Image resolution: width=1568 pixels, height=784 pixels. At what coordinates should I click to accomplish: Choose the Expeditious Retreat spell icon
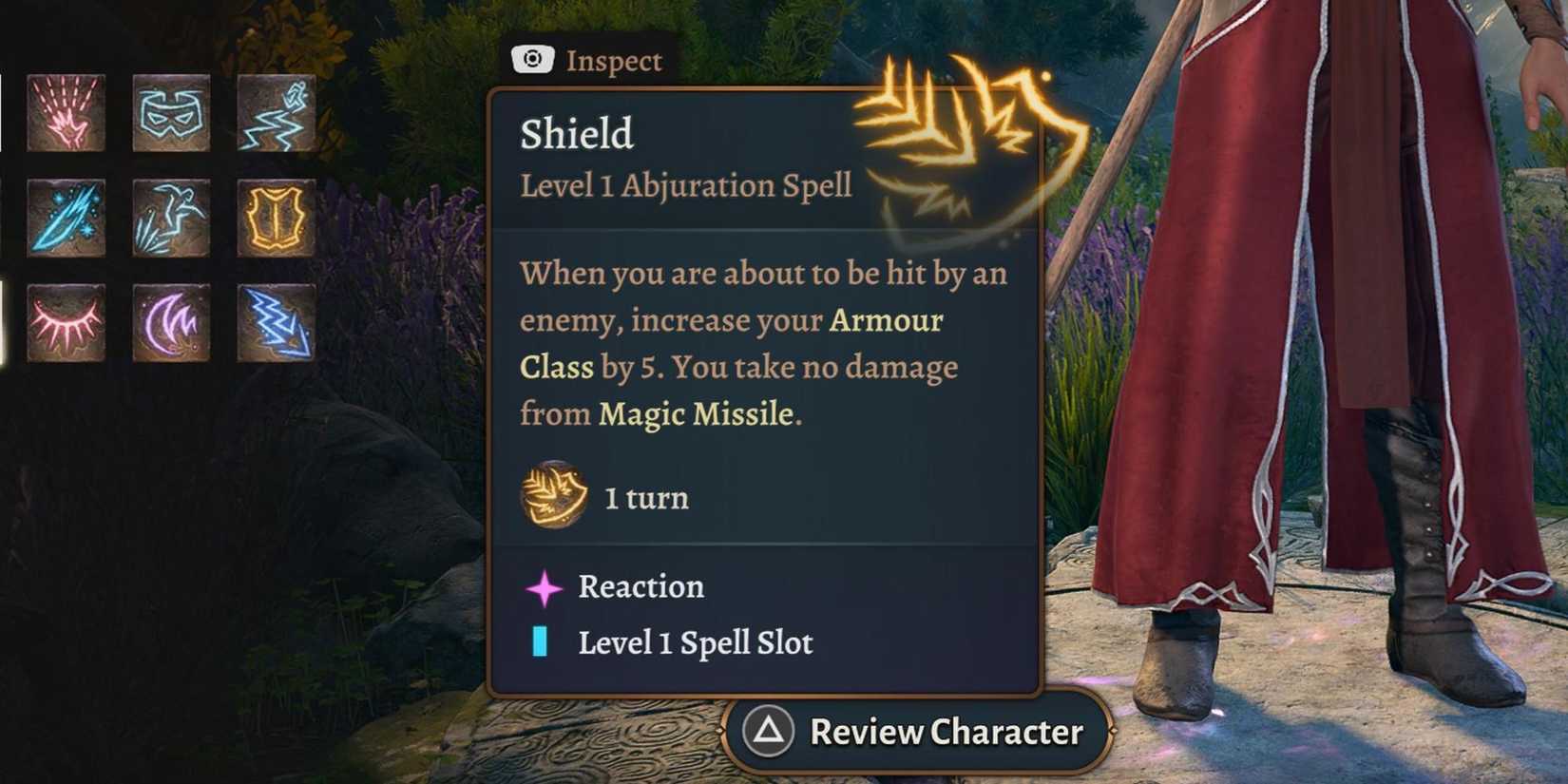point(276,112)
